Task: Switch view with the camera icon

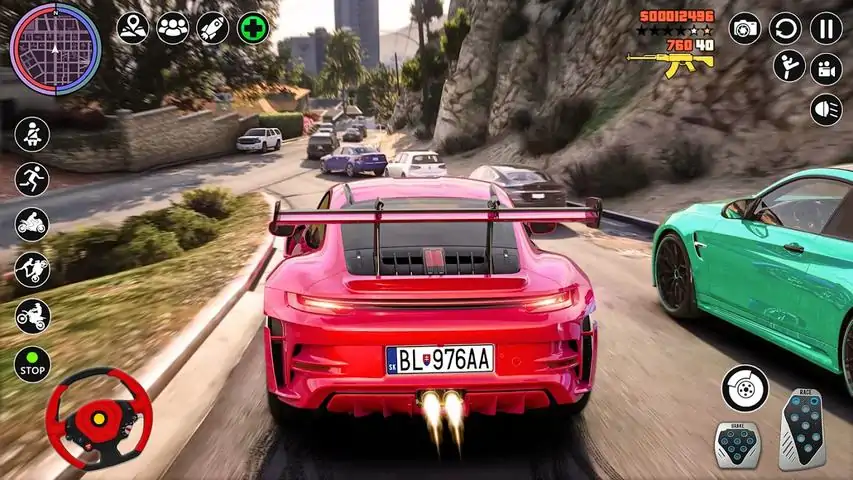Action: pos(744,28)
